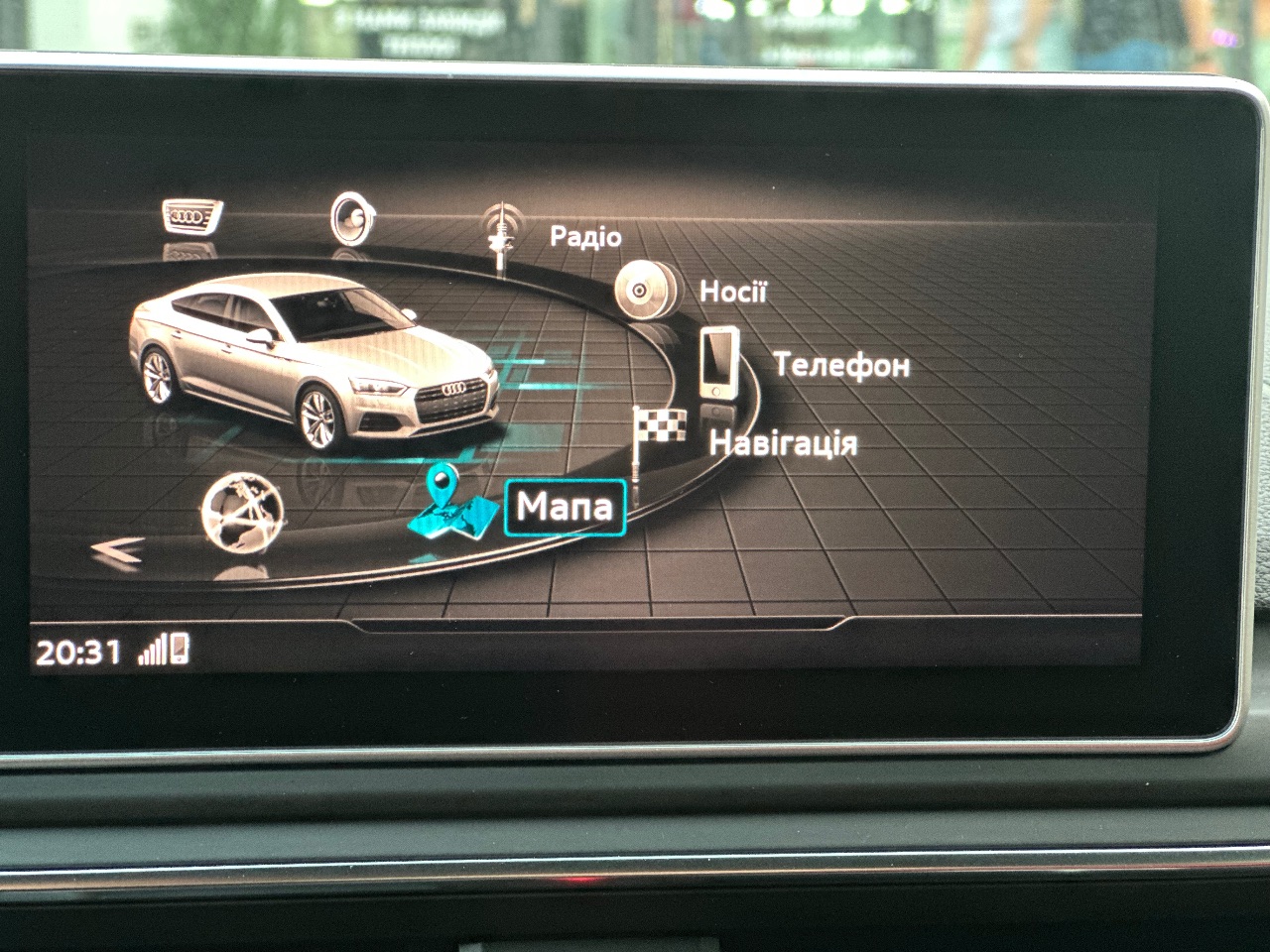Open sound settings via the speaker icon
This screenshot has height=952, width=1270.
tap(352, 216)
